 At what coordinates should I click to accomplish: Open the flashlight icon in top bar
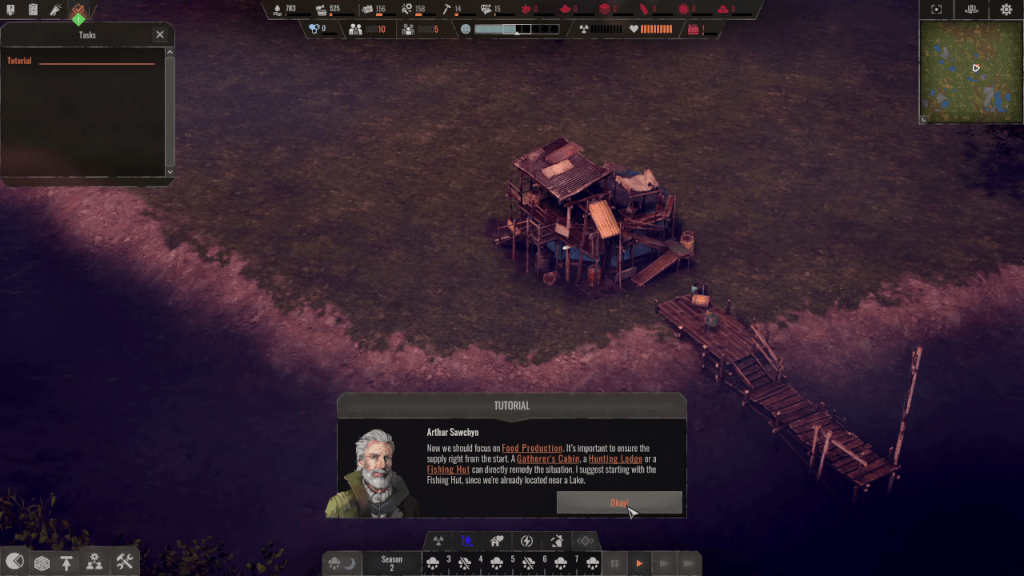(x=56, y=10)
